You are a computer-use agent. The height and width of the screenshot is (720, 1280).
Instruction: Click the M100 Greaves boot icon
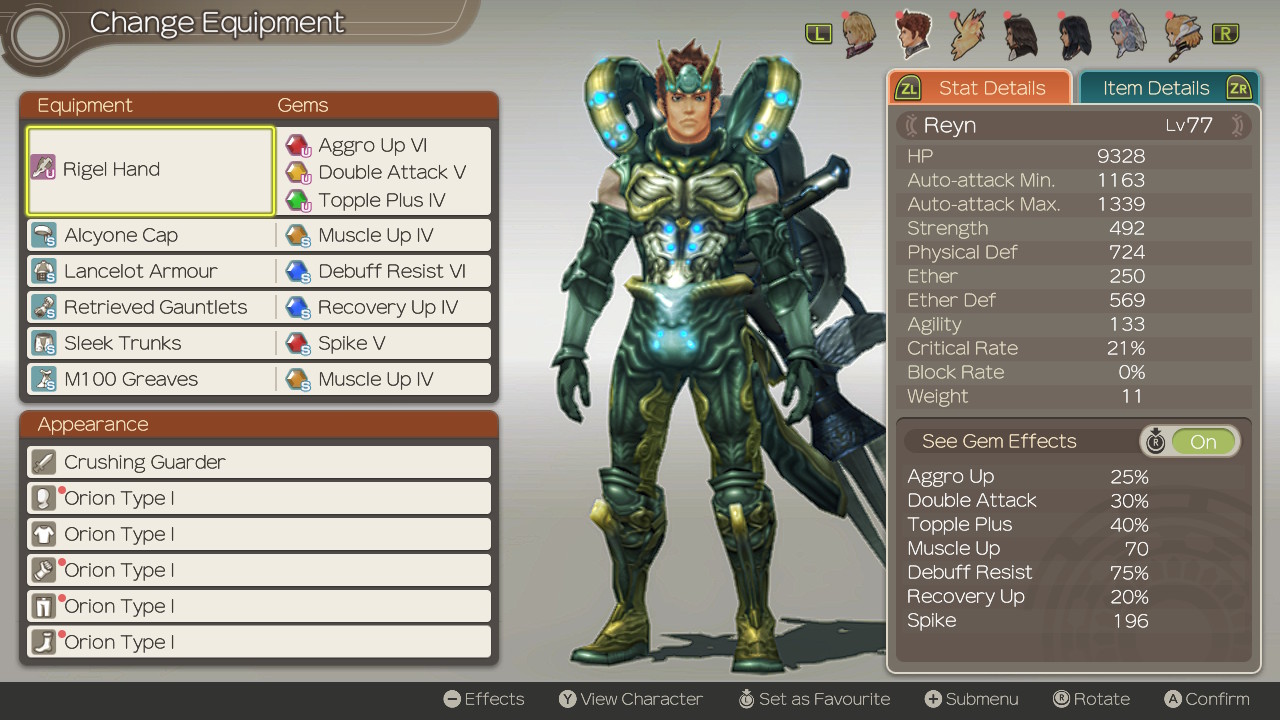pyautogui.click(x=44, y=378)
